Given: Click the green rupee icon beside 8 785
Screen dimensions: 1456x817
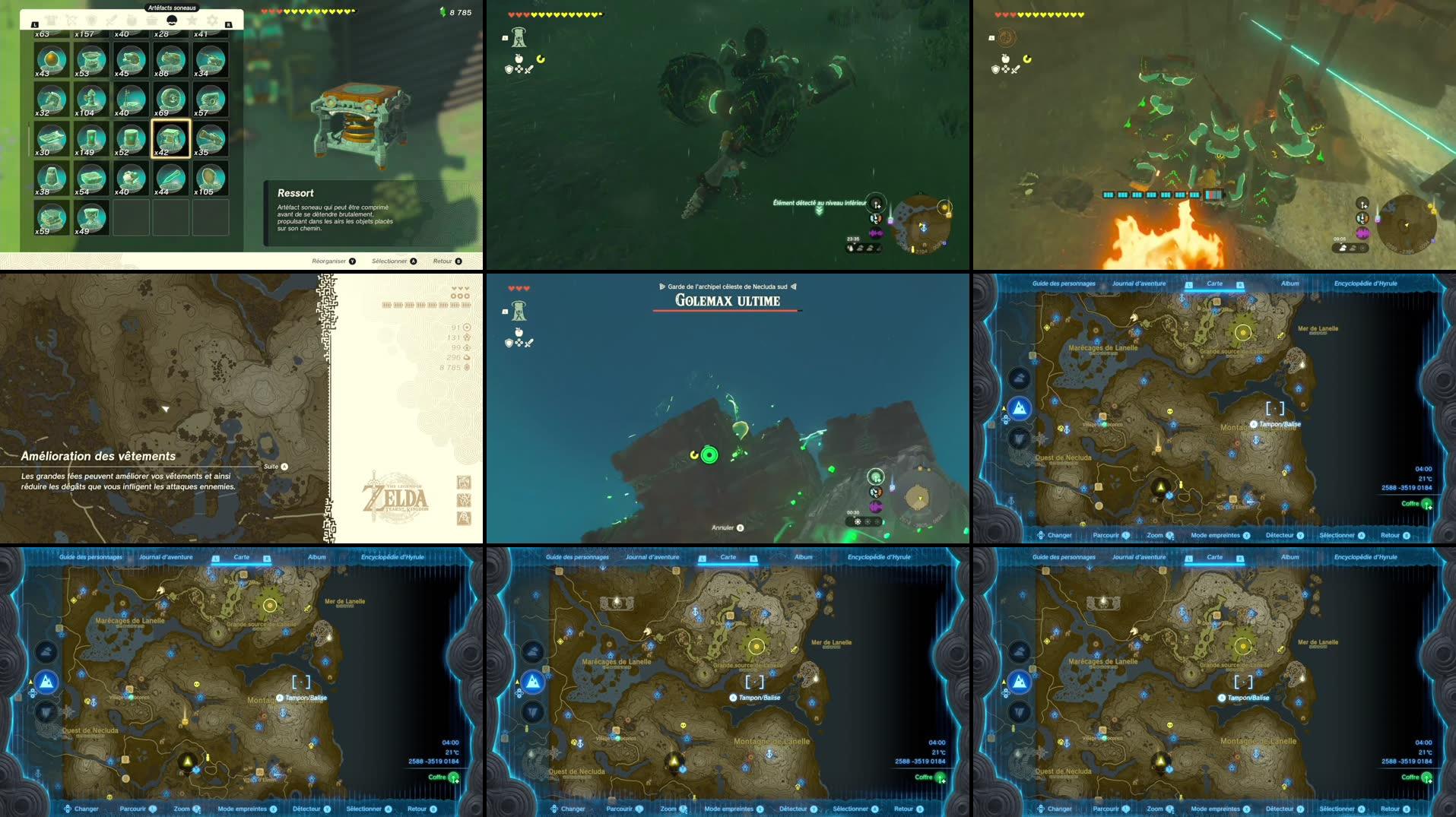Looking at the screenshot, I should [444, 12].
